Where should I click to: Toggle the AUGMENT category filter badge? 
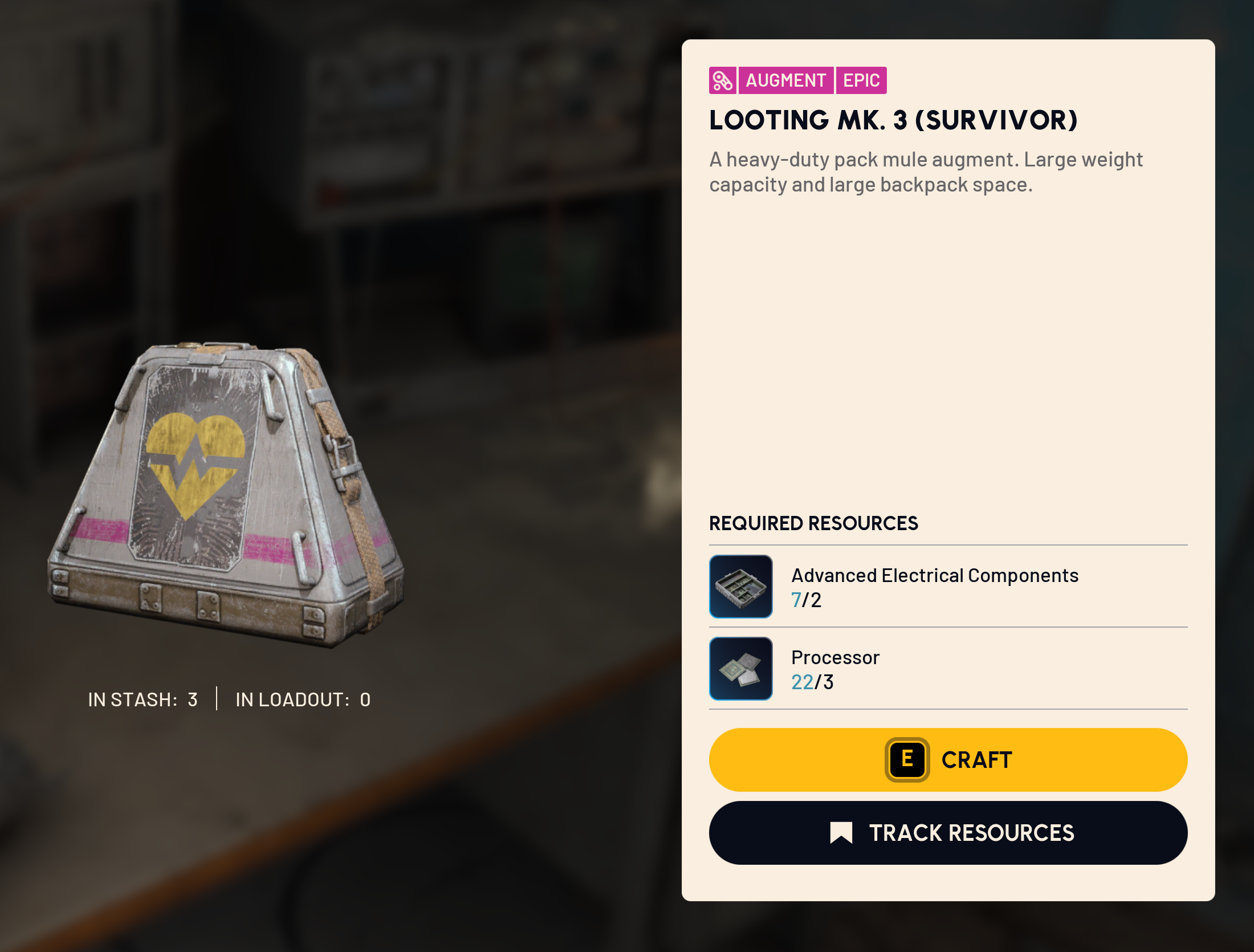click(x=787, y=80)
